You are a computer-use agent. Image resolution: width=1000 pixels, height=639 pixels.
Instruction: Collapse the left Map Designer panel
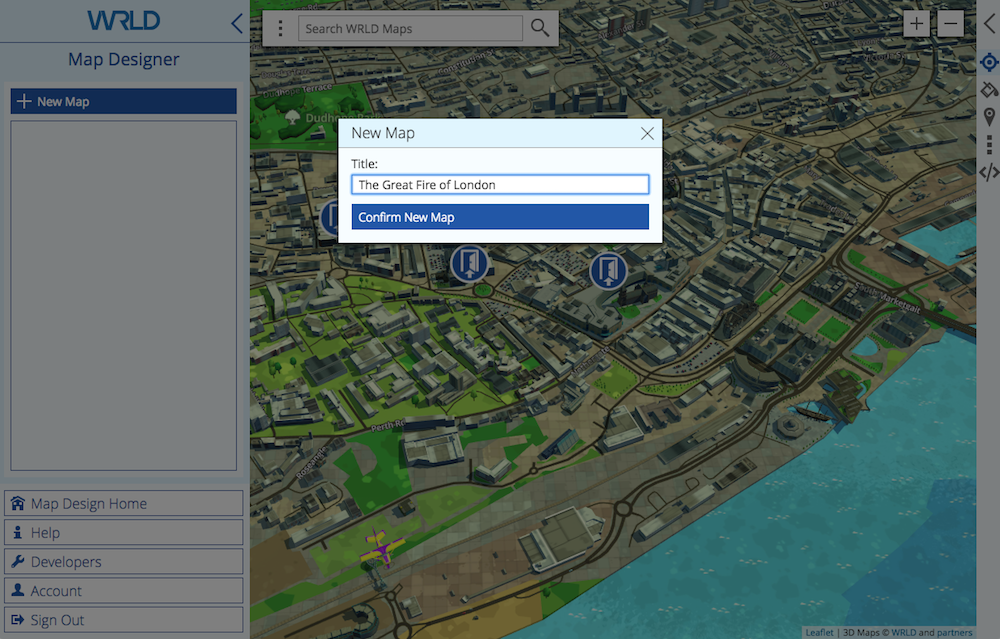(x=237, y=23)
